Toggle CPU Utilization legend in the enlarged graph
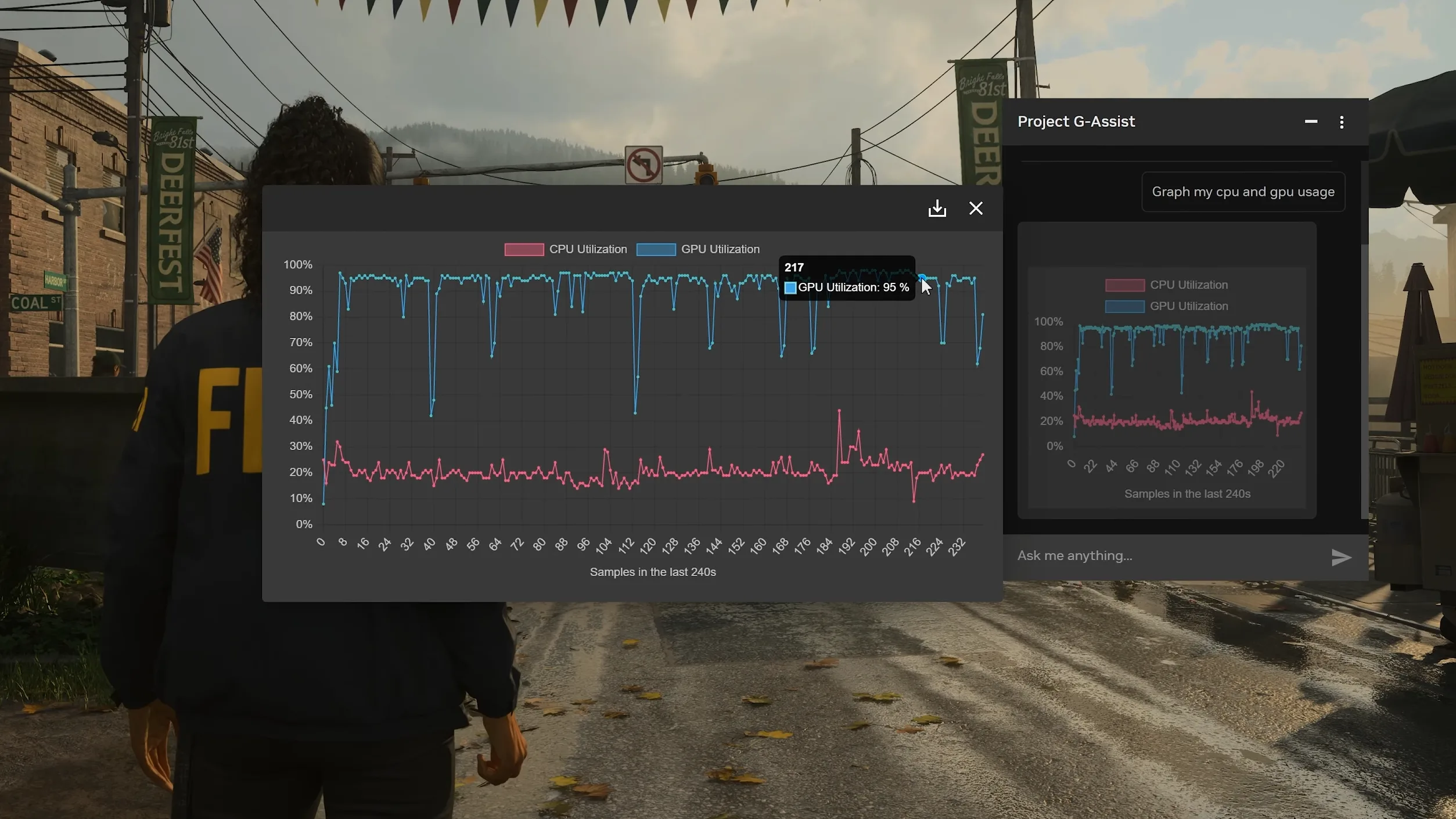 [x=565, y=249]
